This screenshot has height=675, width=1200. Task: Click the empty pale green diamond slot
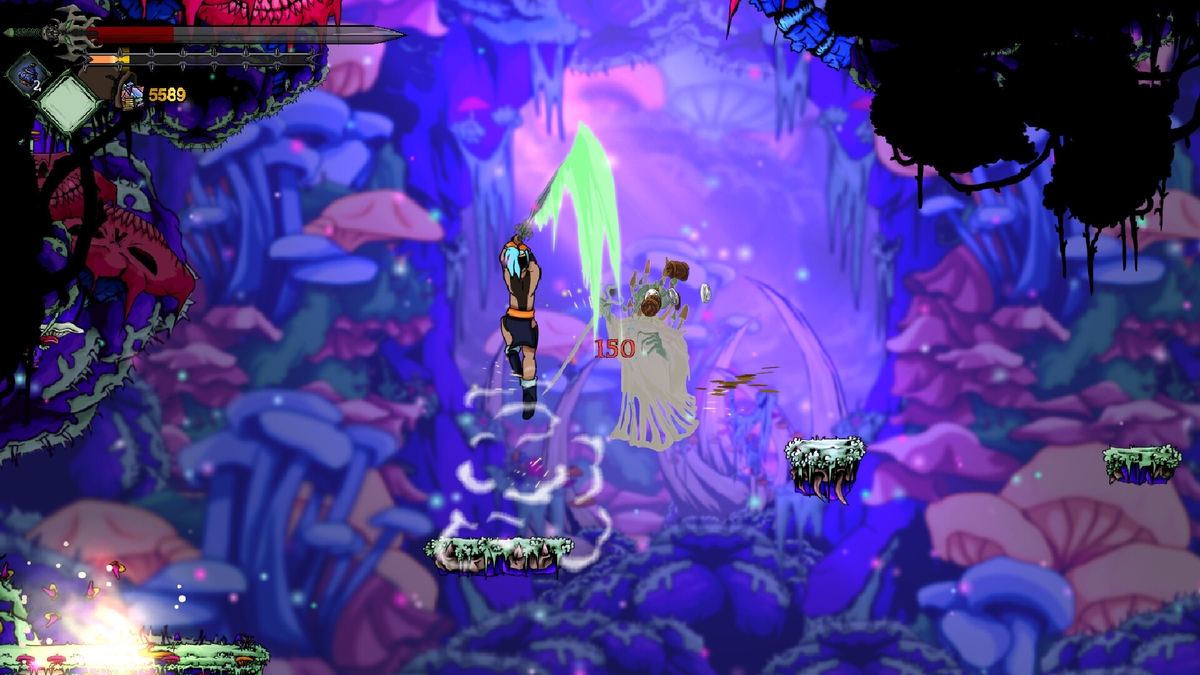pos(69,102)
